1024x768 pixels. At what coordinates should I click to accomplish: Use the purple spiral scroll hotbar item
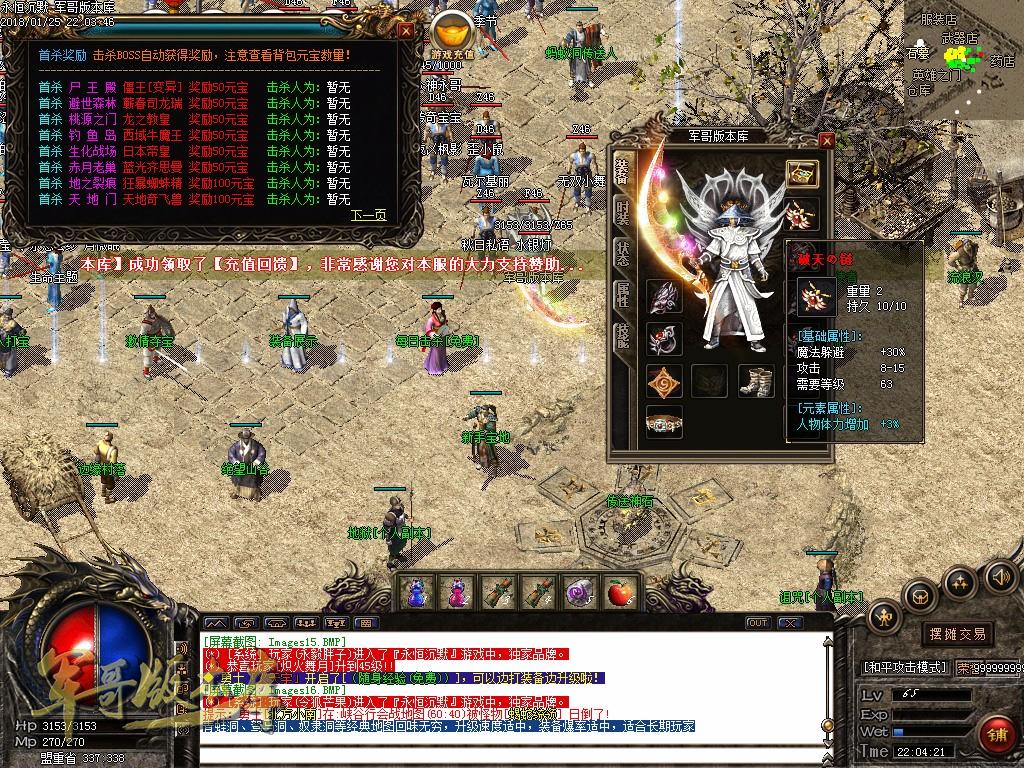[579, 593]
